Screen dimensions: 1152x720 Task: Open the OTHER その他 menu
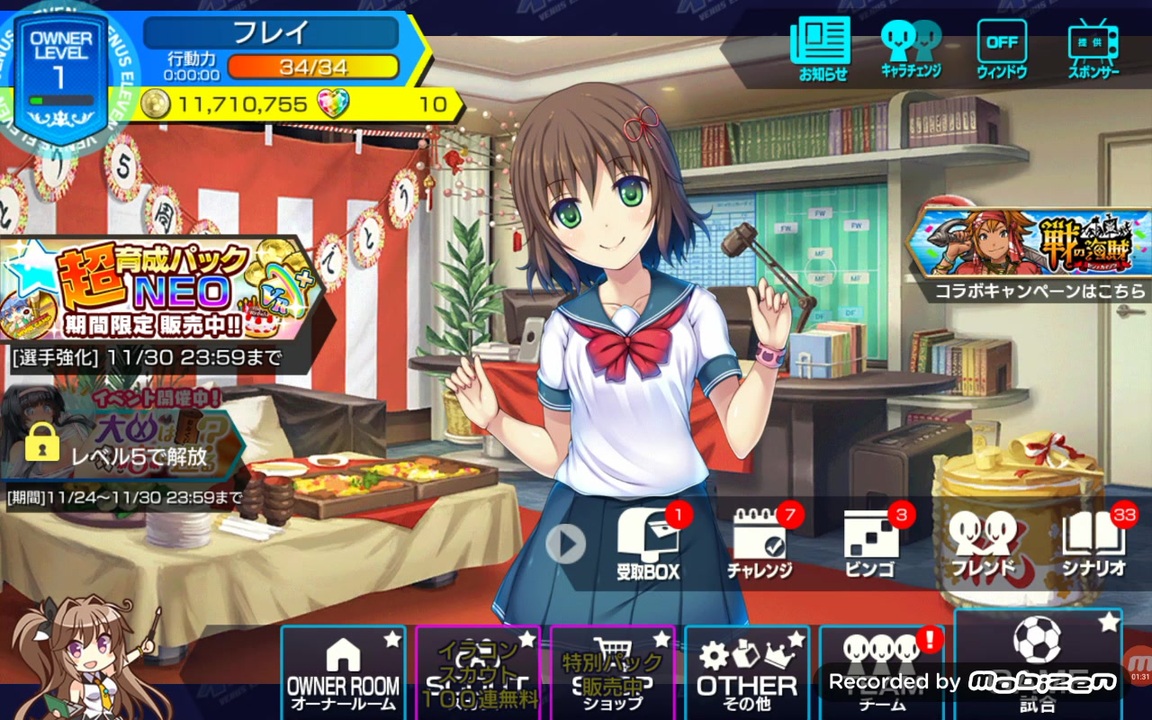click(x=746, y=672)
